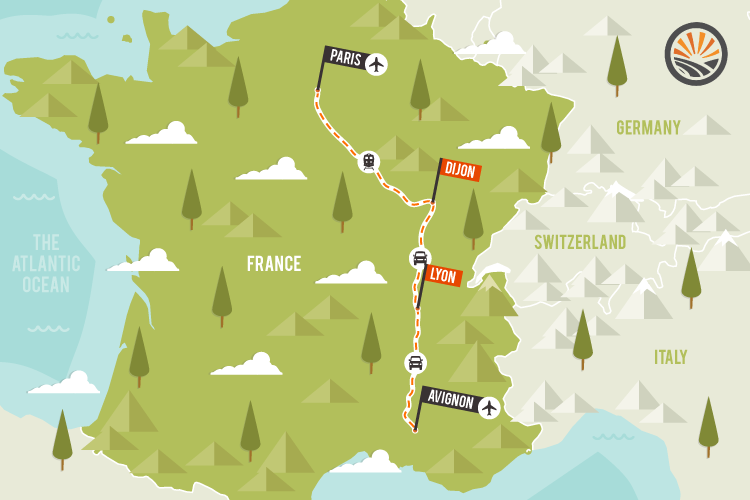Select the car icon between Dijon and Lyon

pos(420,258)
